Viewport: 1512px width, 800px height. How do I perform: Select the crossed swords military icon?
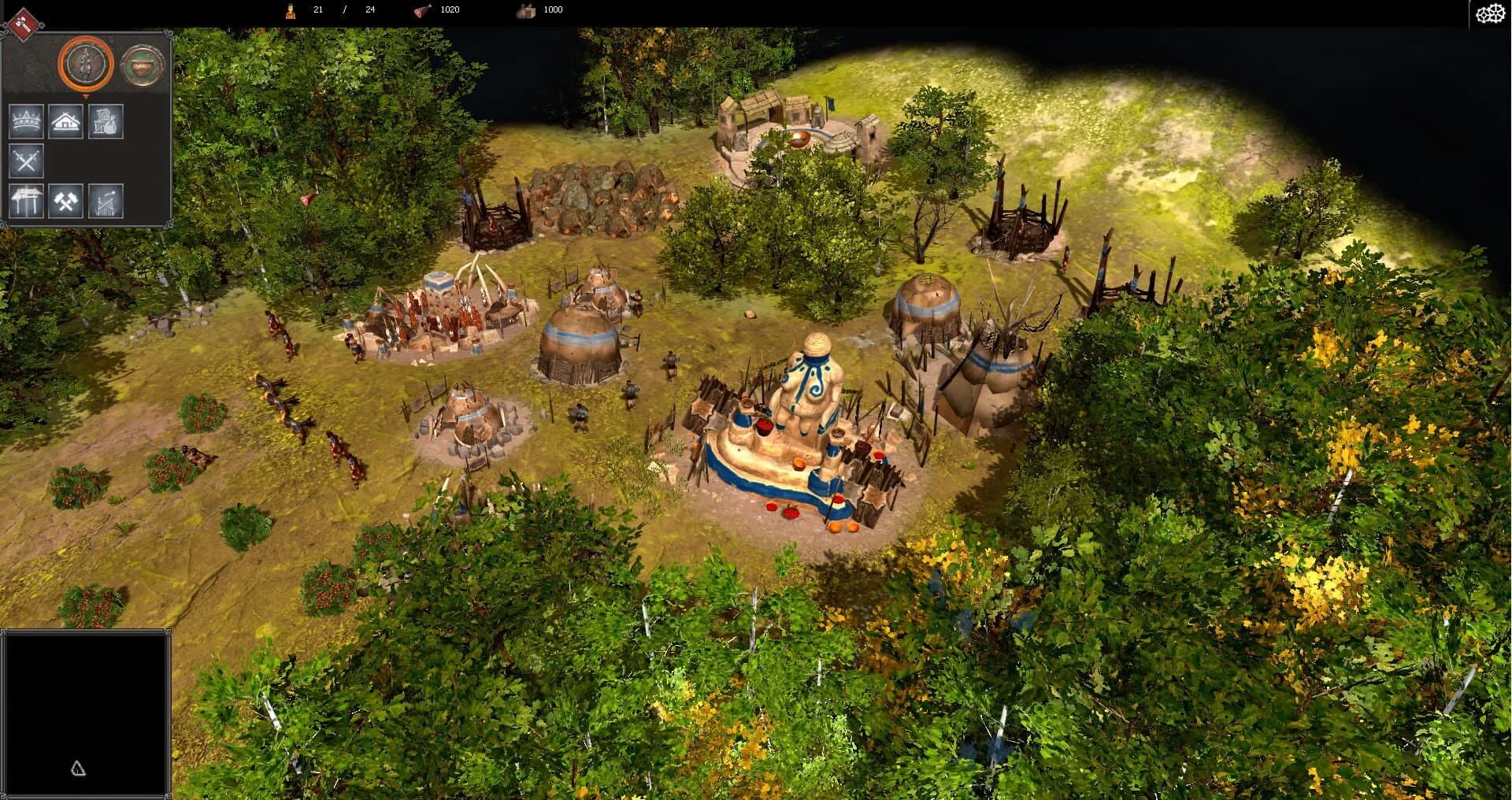click(26, 162)
